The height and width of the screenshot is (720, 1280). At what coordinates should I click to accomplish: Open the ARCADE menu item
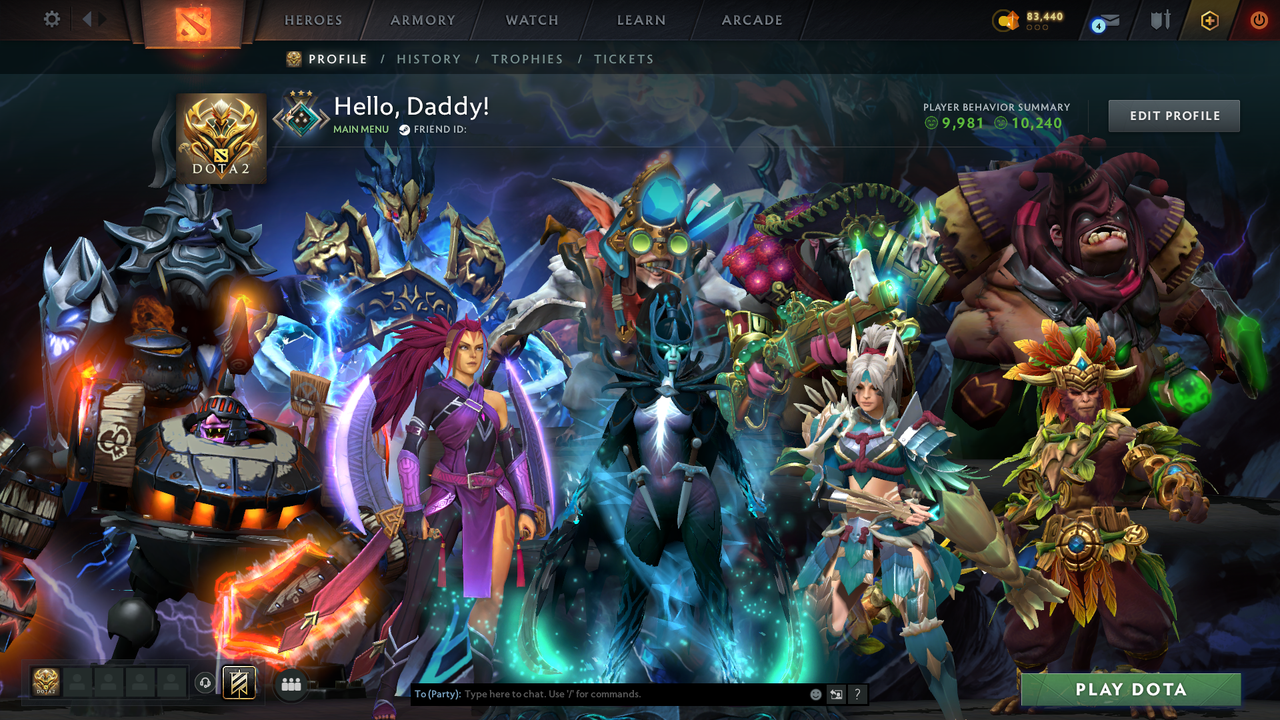[751, 20]
